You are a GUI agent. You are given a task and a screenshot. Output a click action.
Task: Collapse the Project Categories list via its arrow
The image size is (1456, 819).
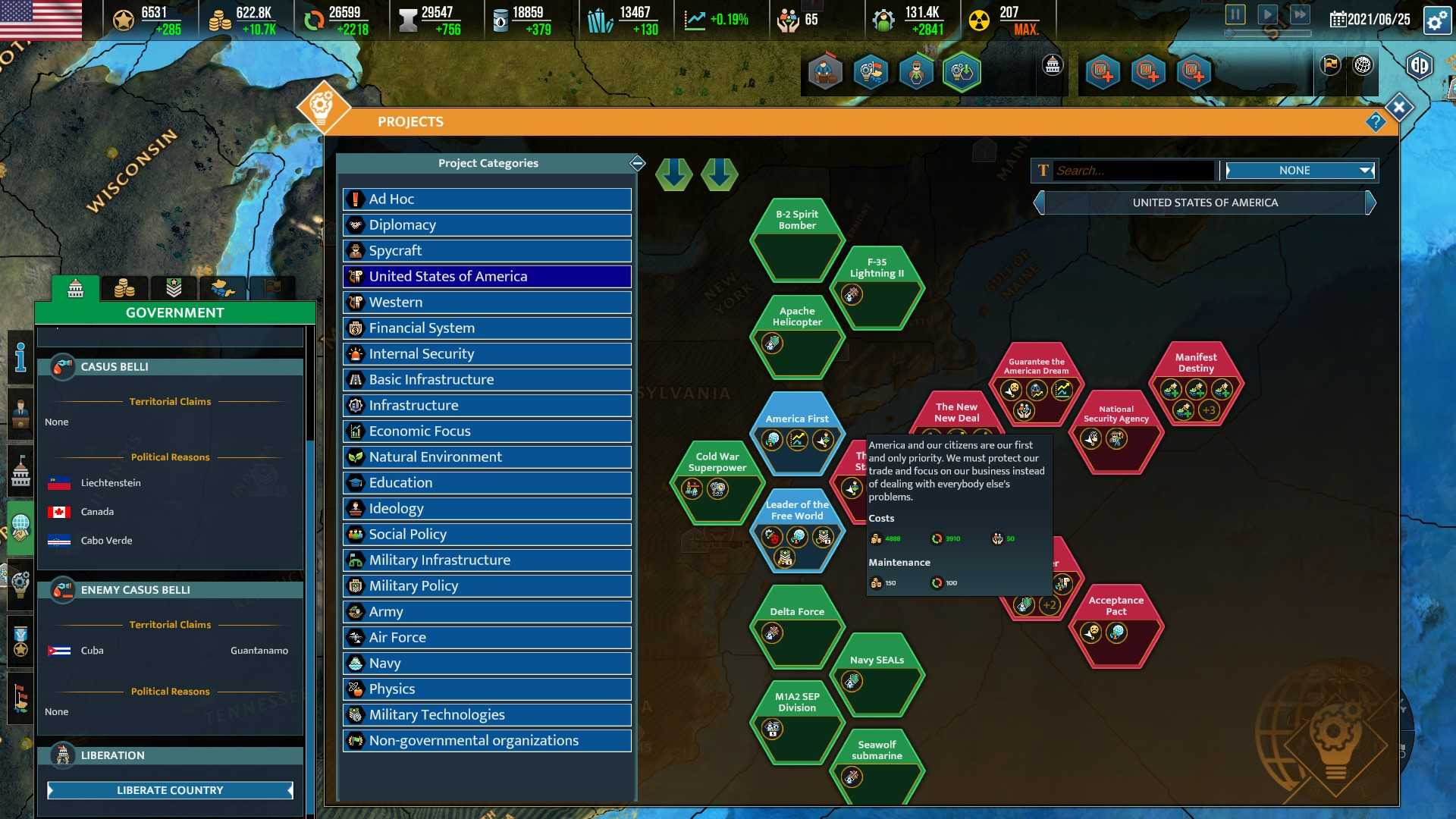click(638, 164)
